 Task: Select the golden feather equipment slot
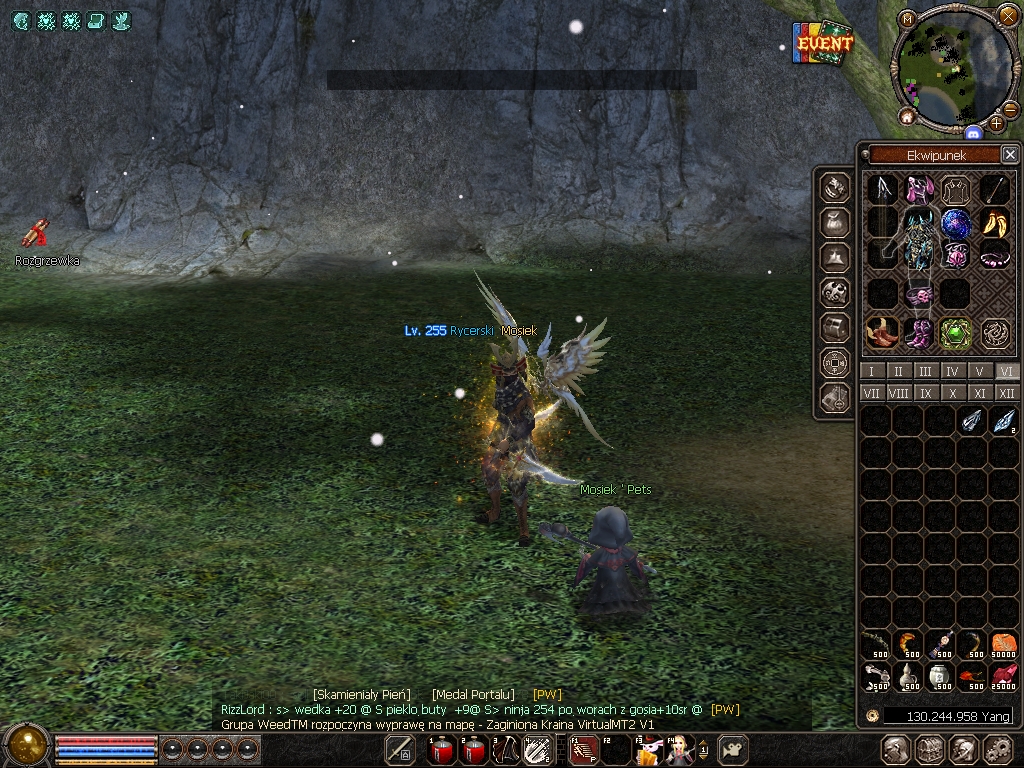tap(995, 223)
